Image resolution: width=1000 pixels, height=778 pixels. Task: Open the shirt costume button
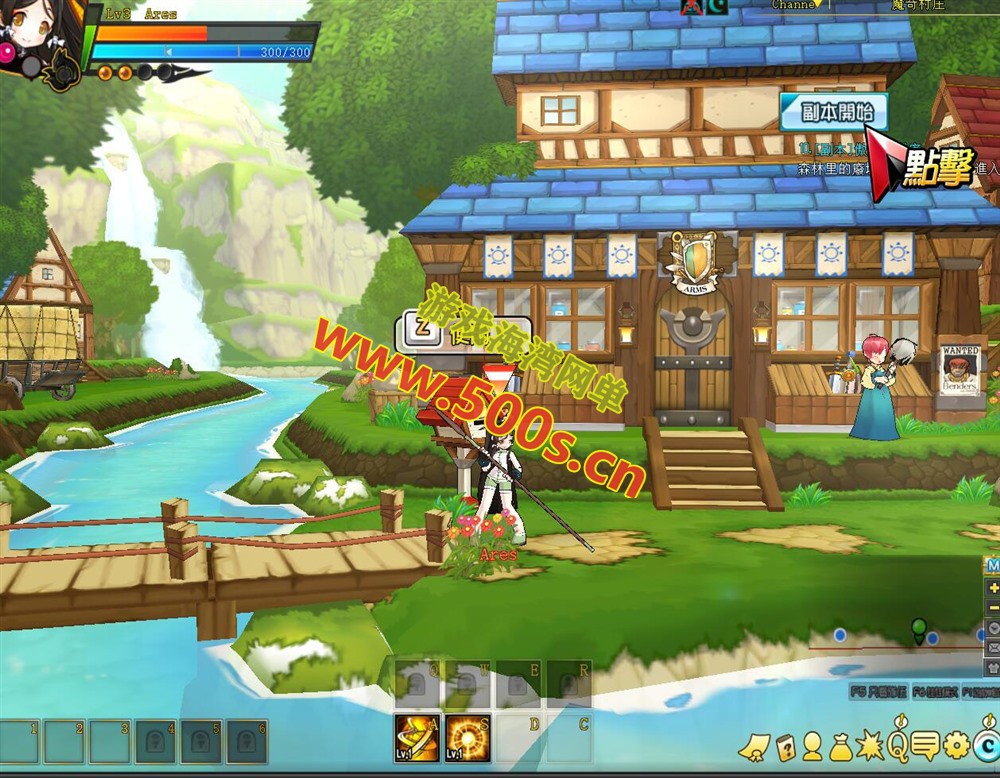992,667
